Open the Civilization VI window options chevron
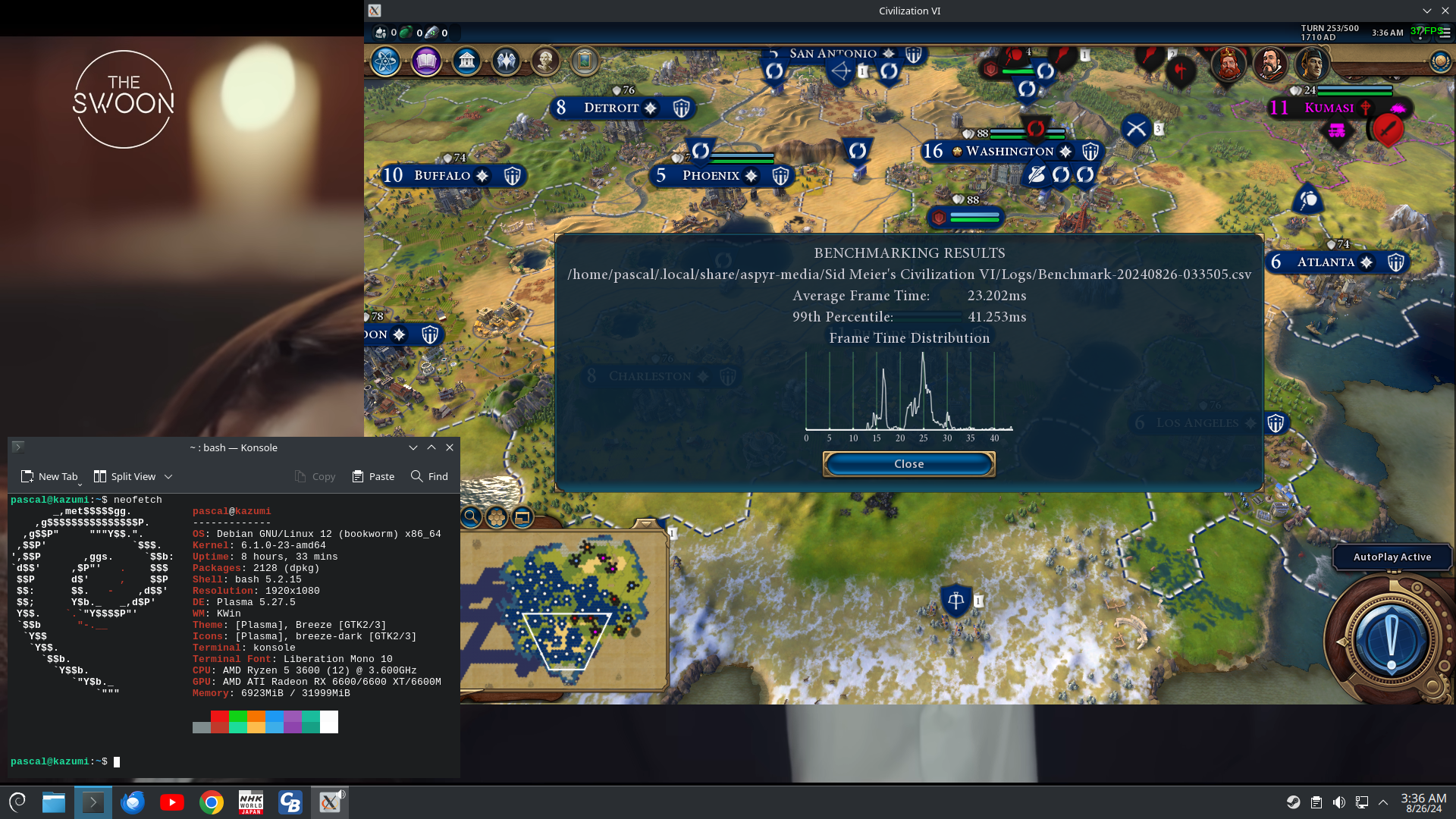Viewport: 1456px width, 819px height. pyautogui.click(x=1428, y=11)
